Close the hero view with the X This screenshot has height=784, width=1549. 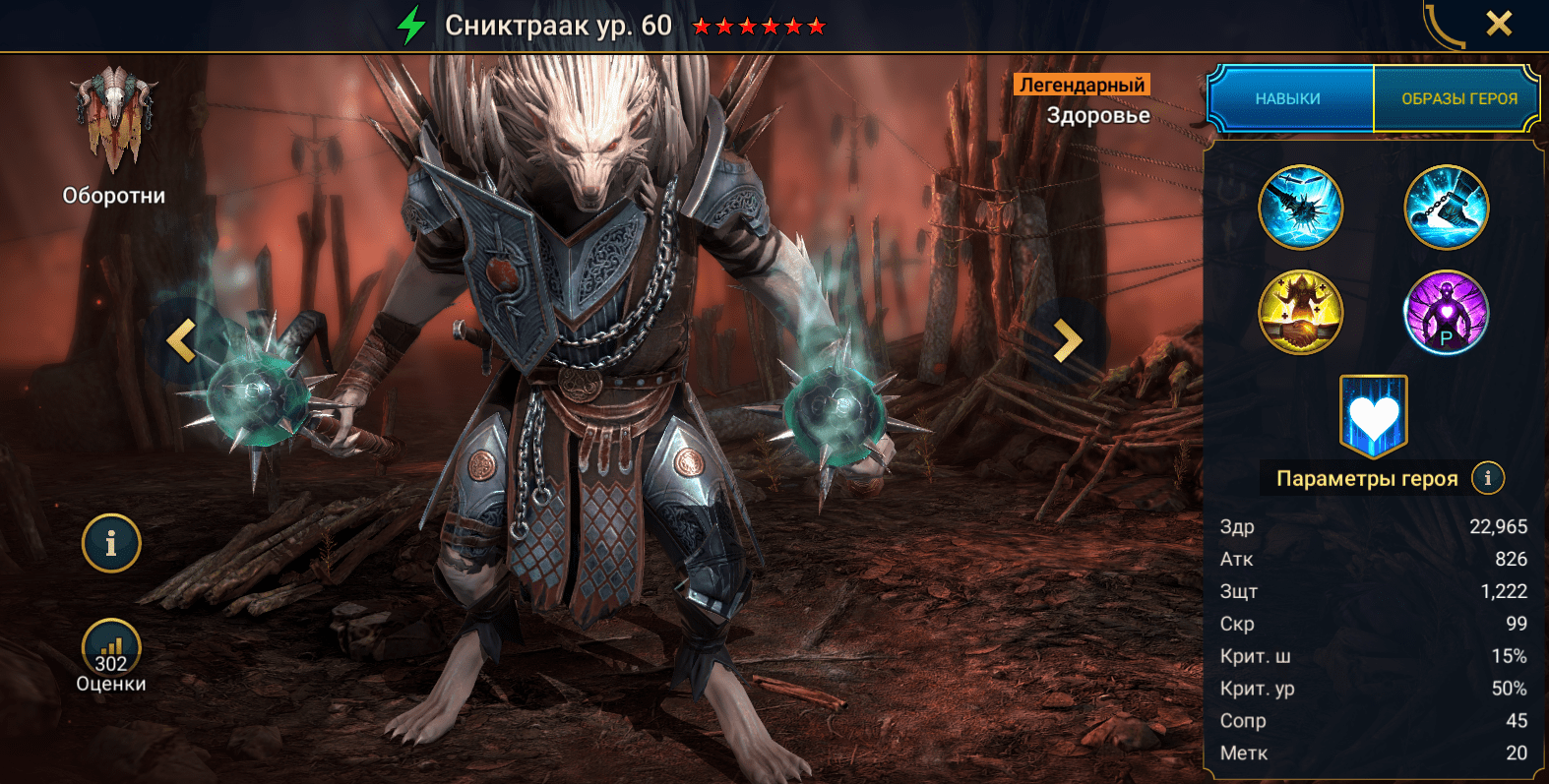(1498, 24)
